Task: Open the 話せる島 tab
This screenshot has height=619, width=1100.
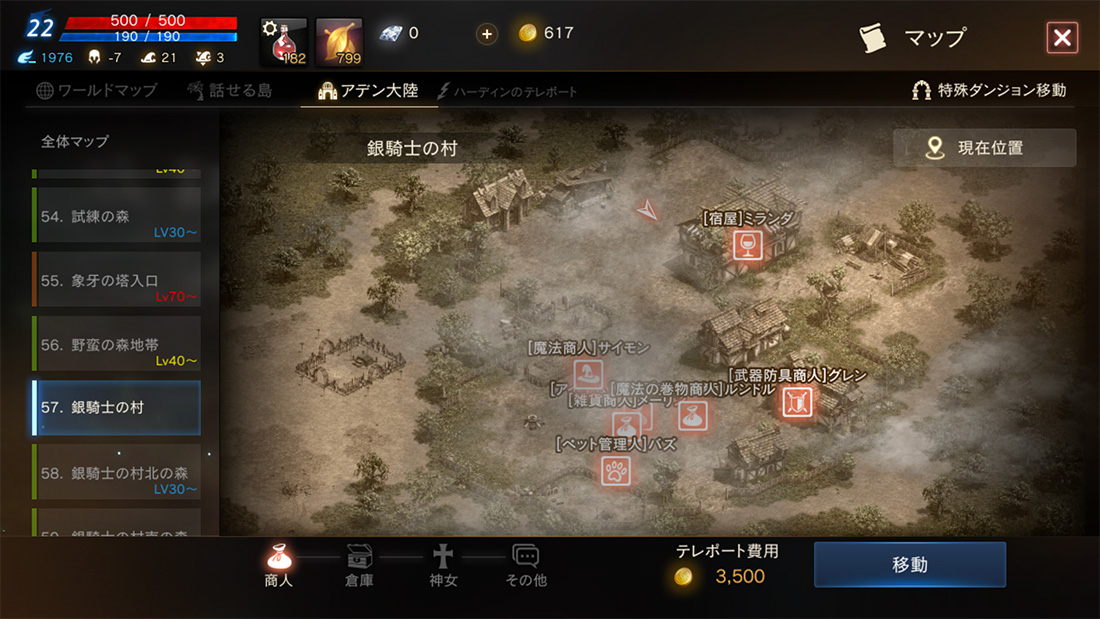Action: tap(229, 91)
